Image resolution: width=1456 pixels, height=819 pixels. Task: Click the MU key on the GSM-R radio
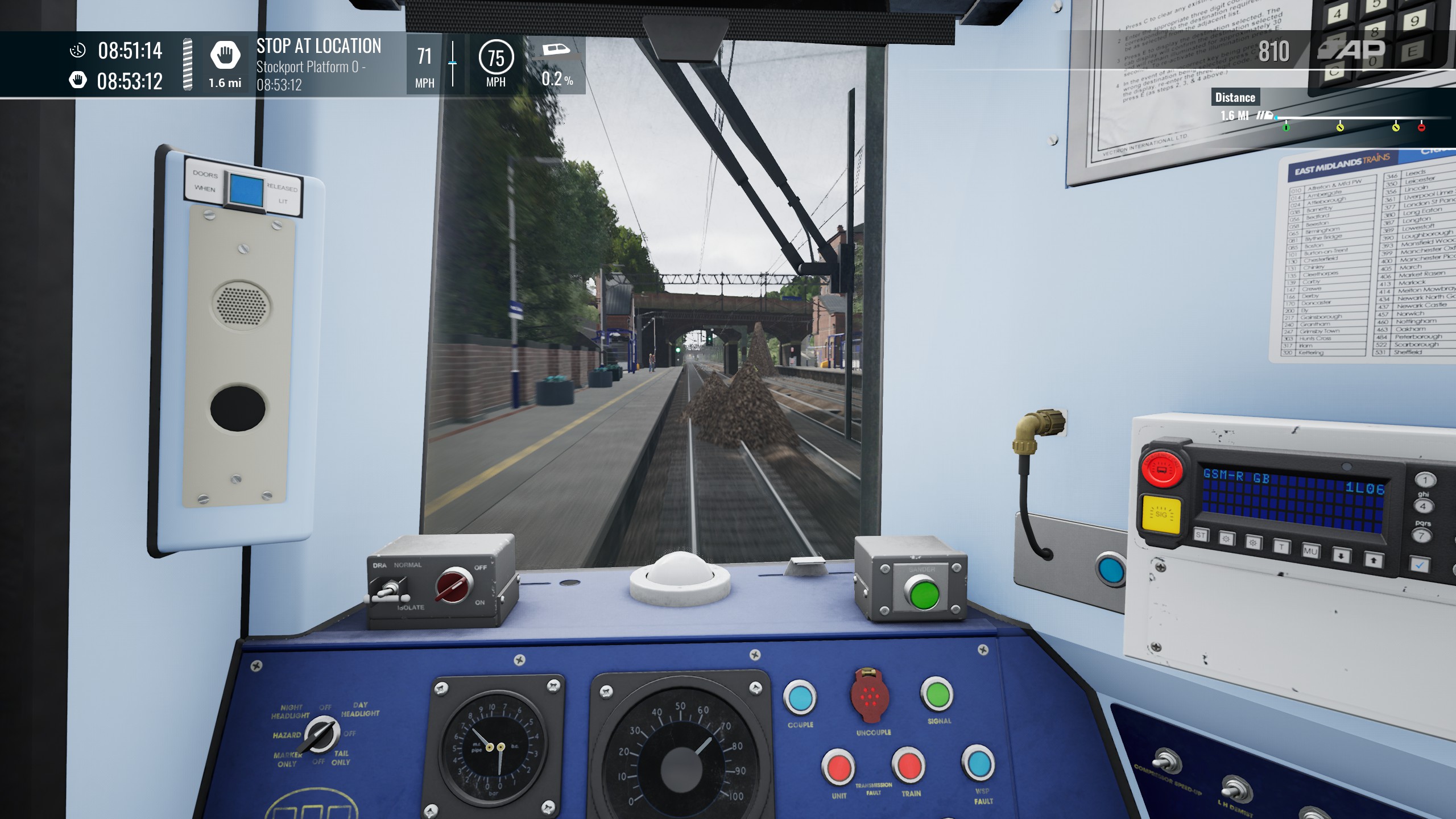[x=1310, y=551]
